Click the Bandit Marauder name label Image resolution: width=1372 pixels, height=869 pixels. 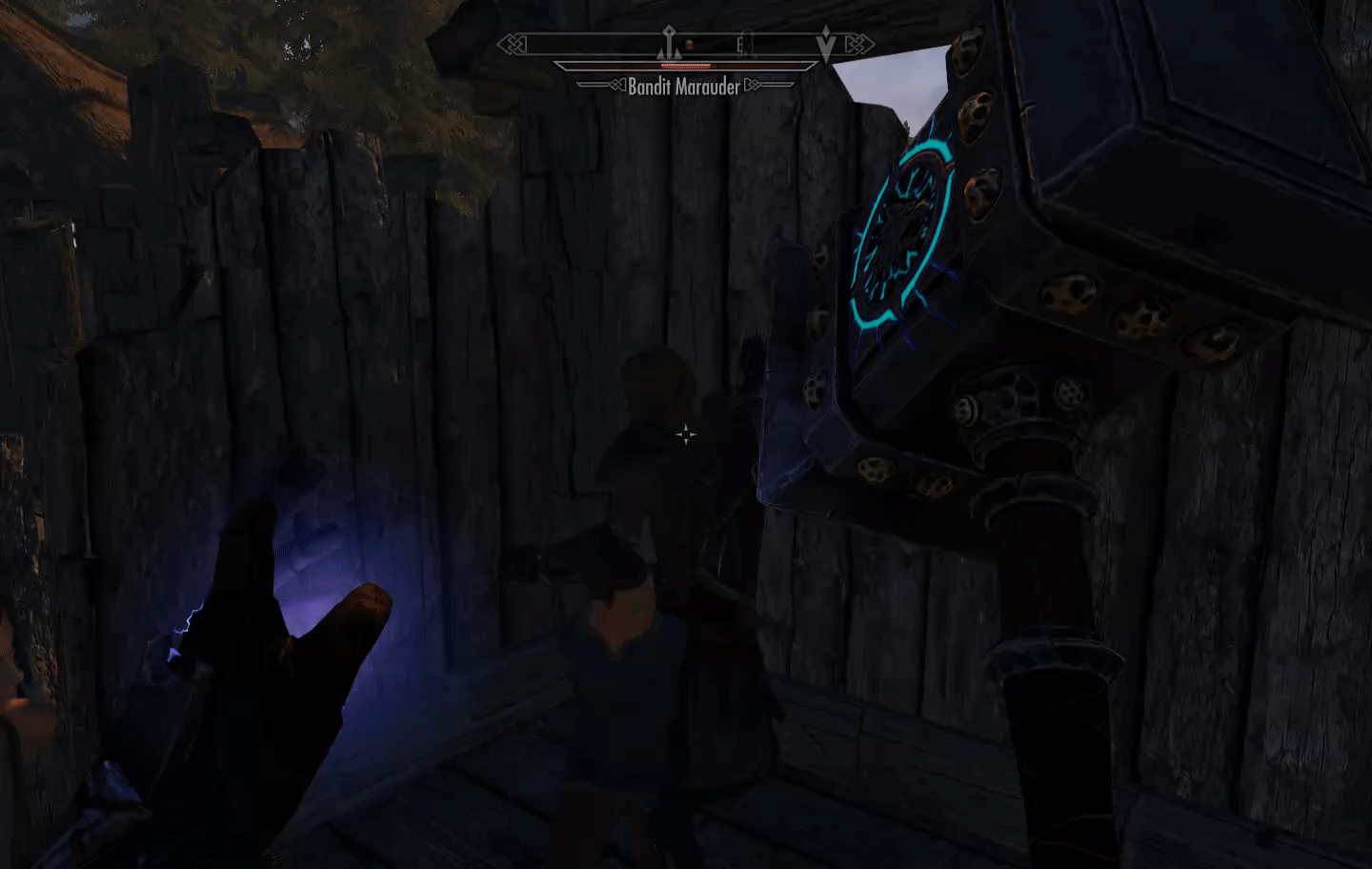coord(683,87)
